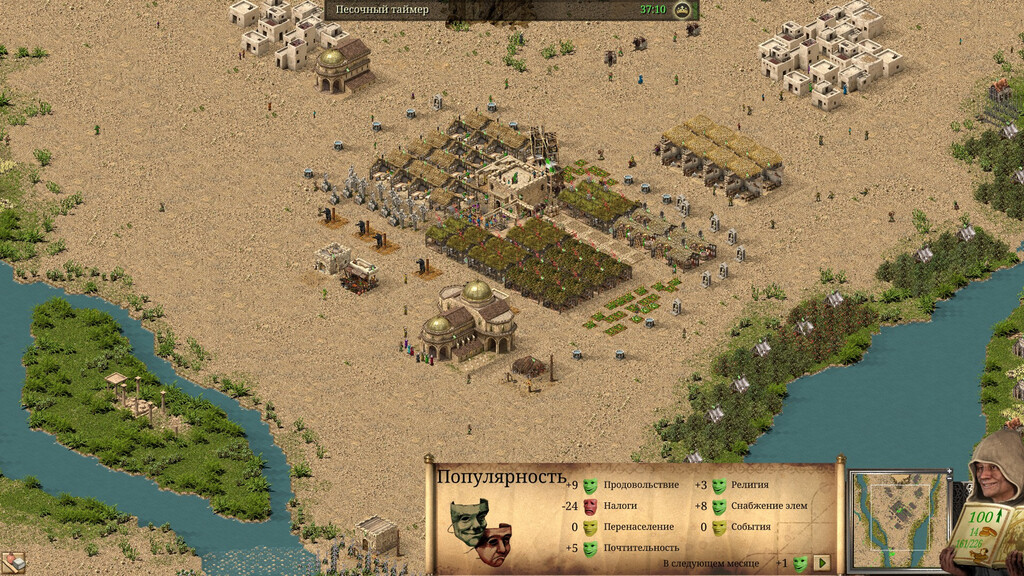Image resolution: width=1024 pixels, height=576 pixels.
Task: Choose the Религия popularity factor
Action: (x=750, y=485)
